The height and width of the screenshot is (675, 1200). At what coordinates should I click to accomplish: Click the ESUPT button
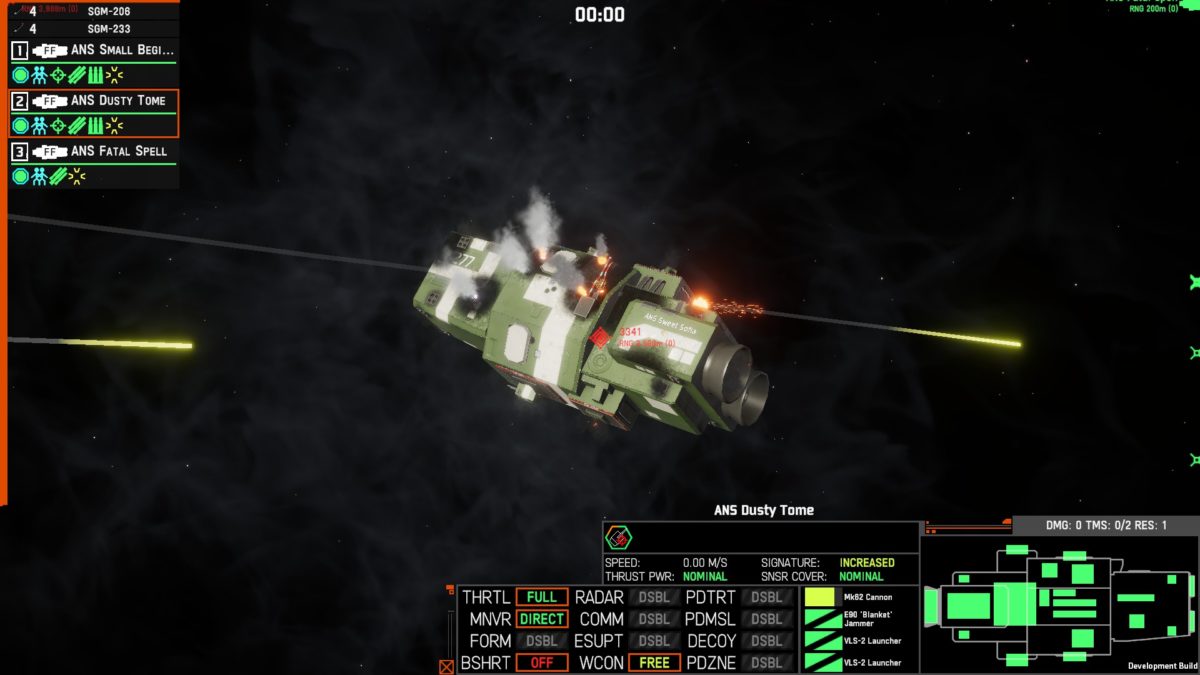point(653,641)
